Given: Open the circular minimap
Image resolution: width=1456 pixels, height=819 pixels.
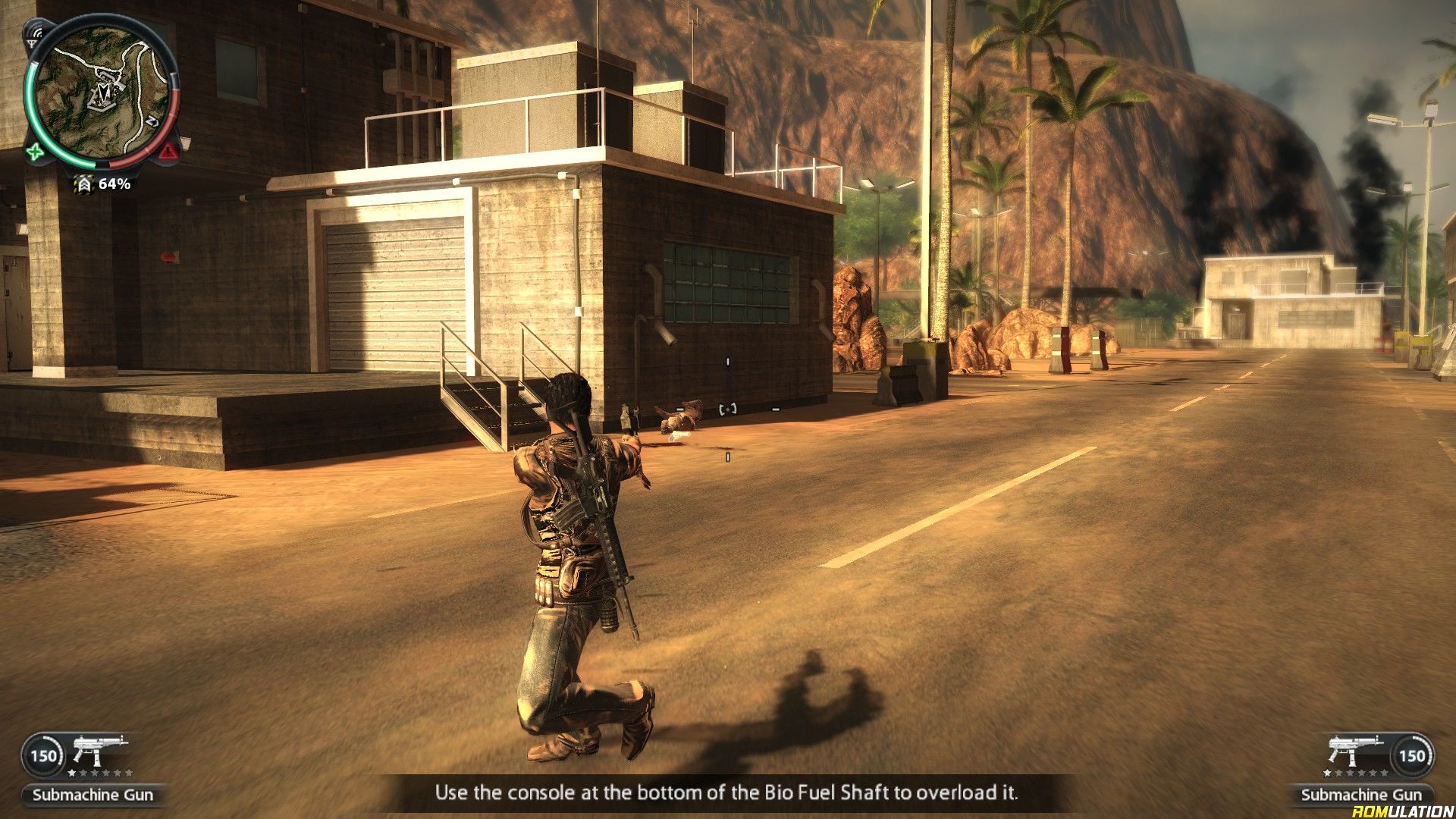Looking at the screenshot, I should coord(102,93).
